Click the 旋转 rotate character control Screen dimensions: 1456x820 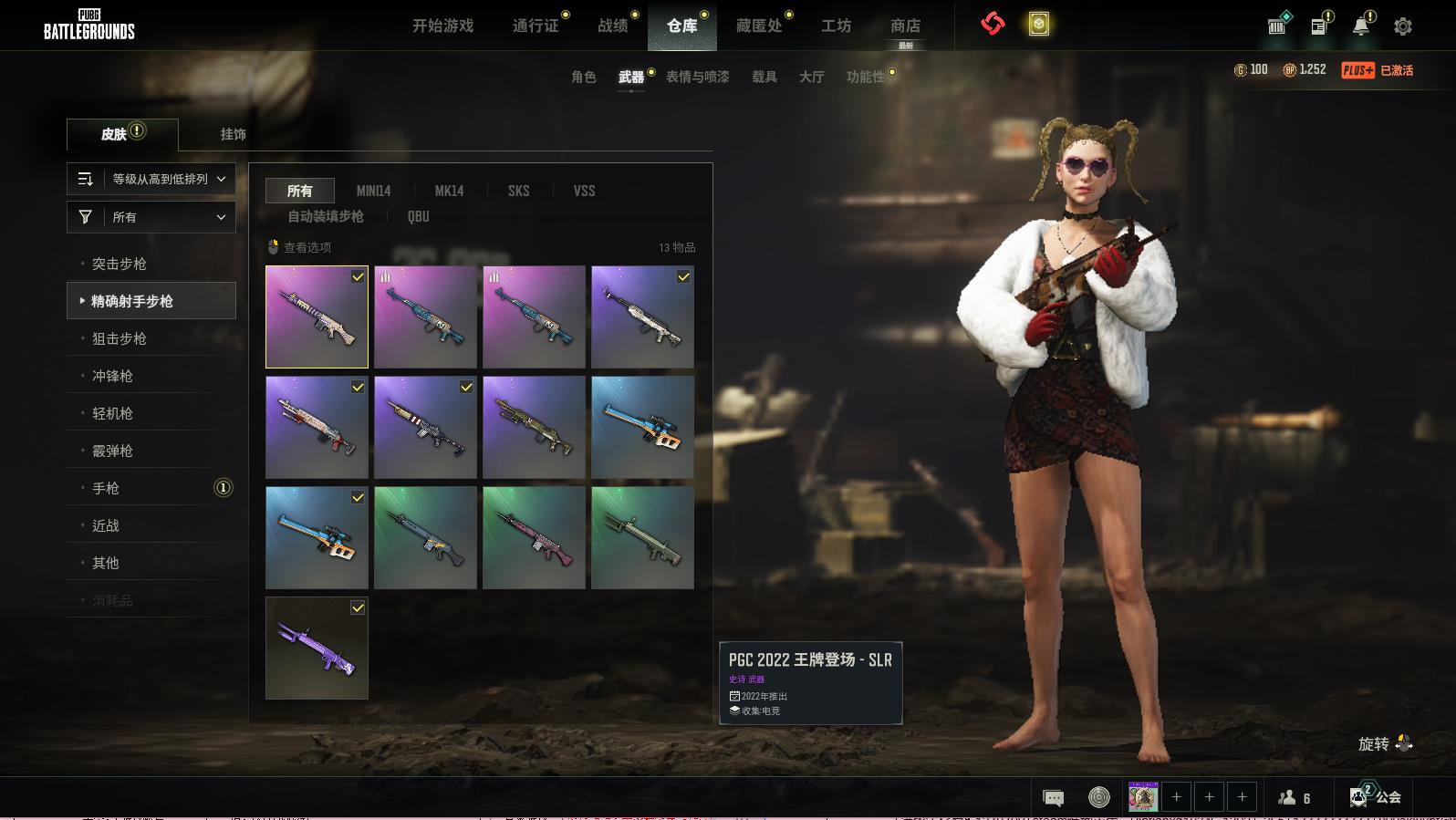click(1385, 743)
